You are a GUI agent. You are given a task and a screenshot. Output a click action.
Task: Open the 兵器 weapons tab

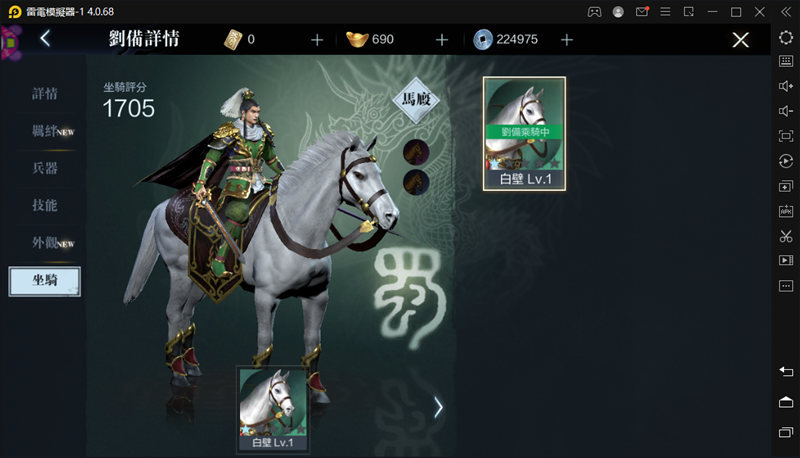pos(45,168)
